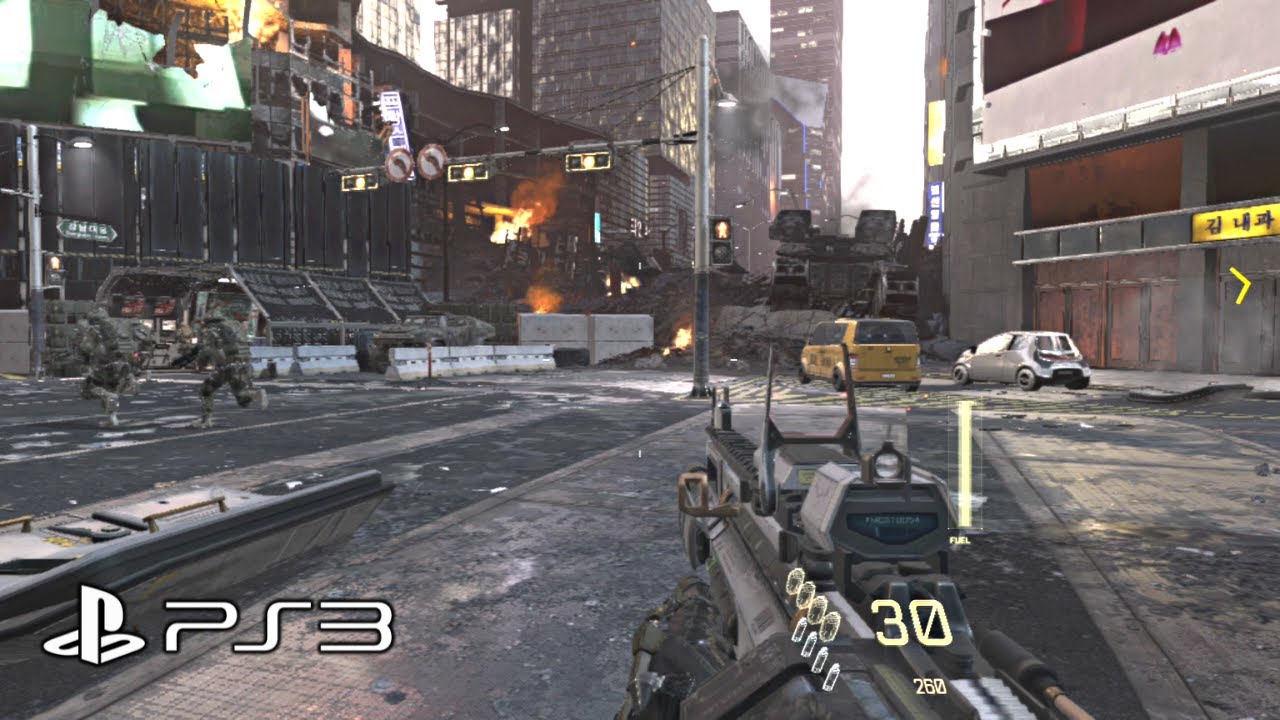Click the ammo counter showing 30

[x=912, y=620]
